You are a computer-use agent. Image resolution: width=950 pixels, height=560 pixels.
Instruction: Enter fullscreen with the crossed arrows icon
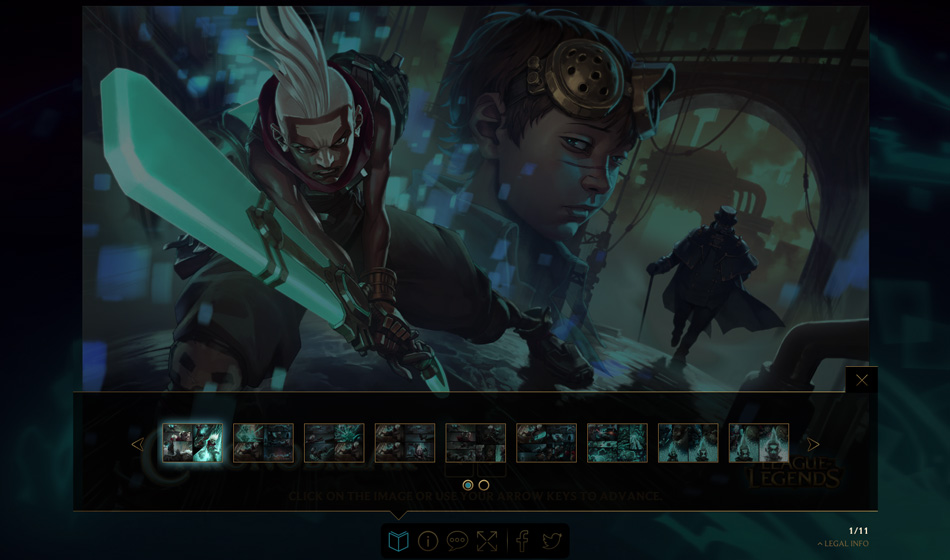pos(487,541)
